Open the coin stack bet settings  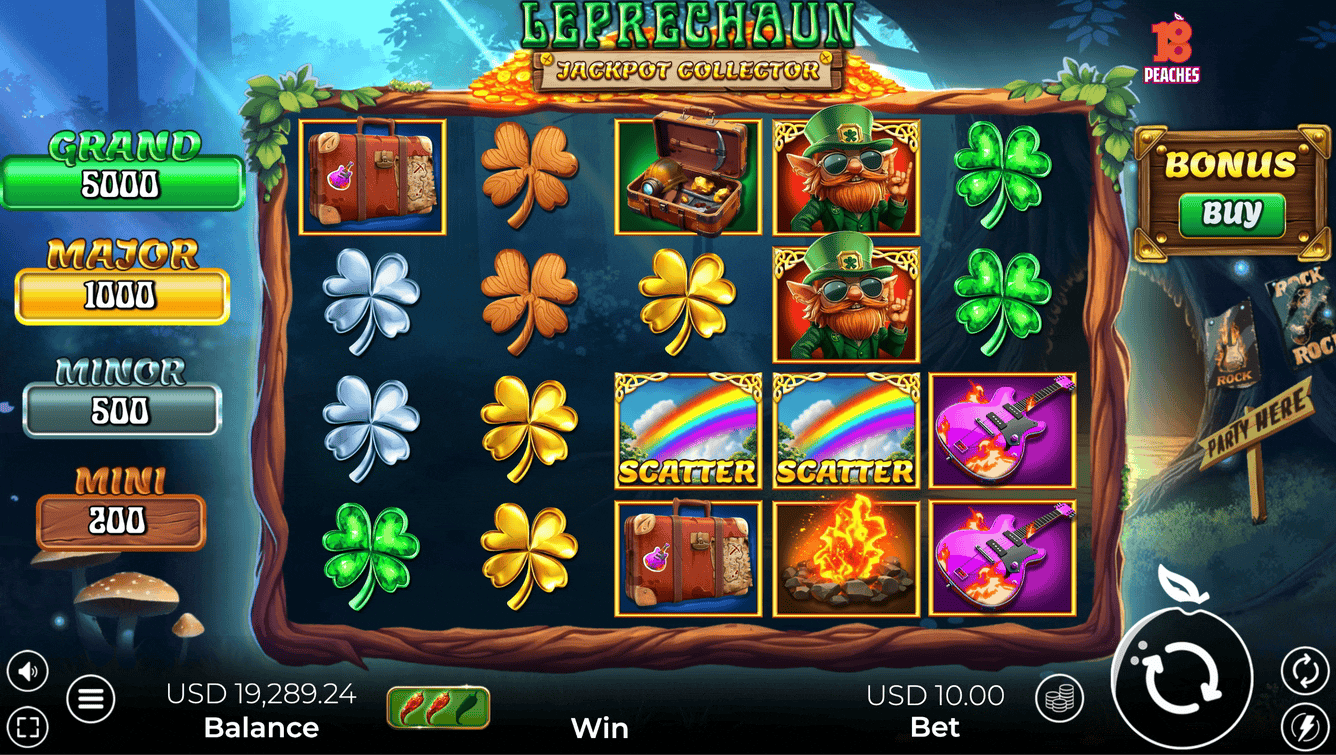coord(1059,698)
